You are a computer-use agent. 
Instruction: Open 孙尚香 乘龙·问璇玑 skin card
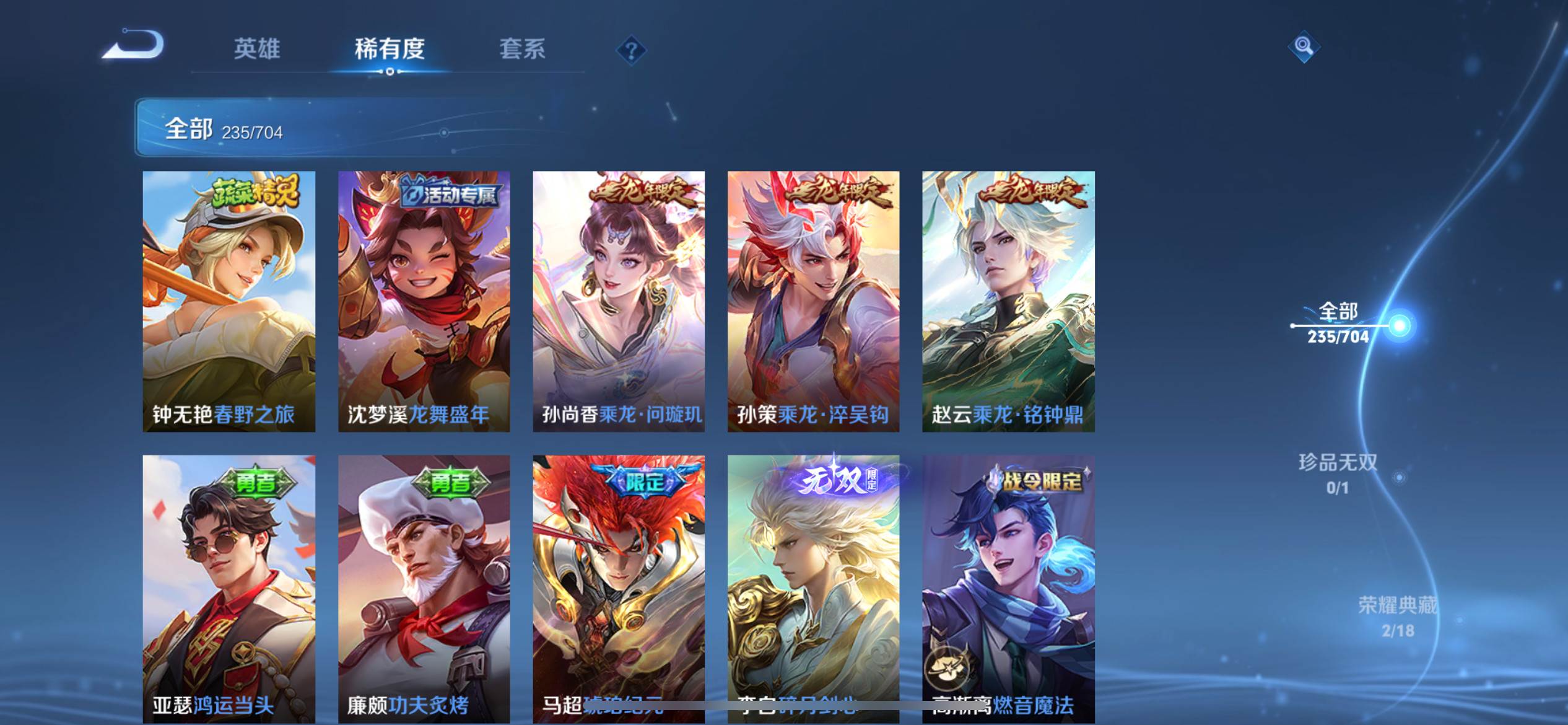(x=619, y=301)
